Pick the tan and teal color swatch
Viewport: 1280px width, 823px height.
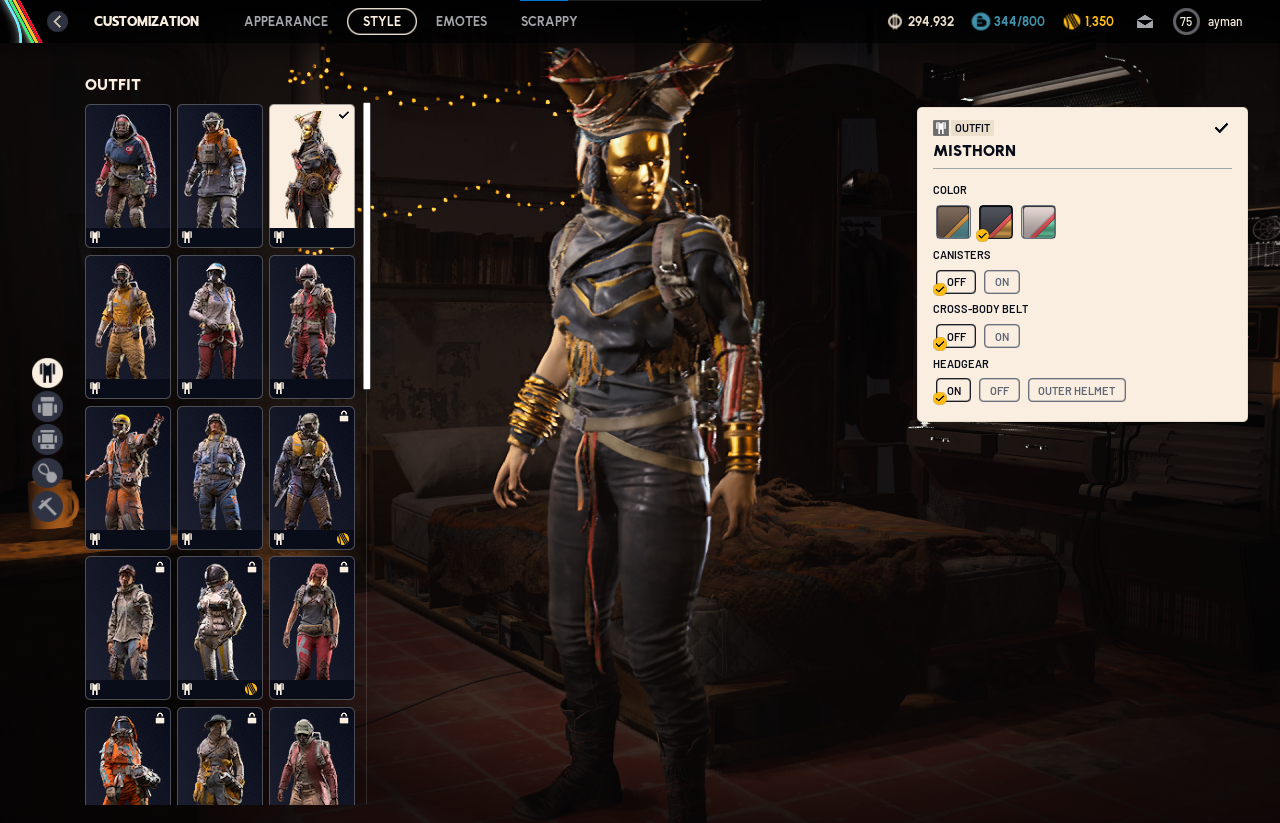pos(953,222)
